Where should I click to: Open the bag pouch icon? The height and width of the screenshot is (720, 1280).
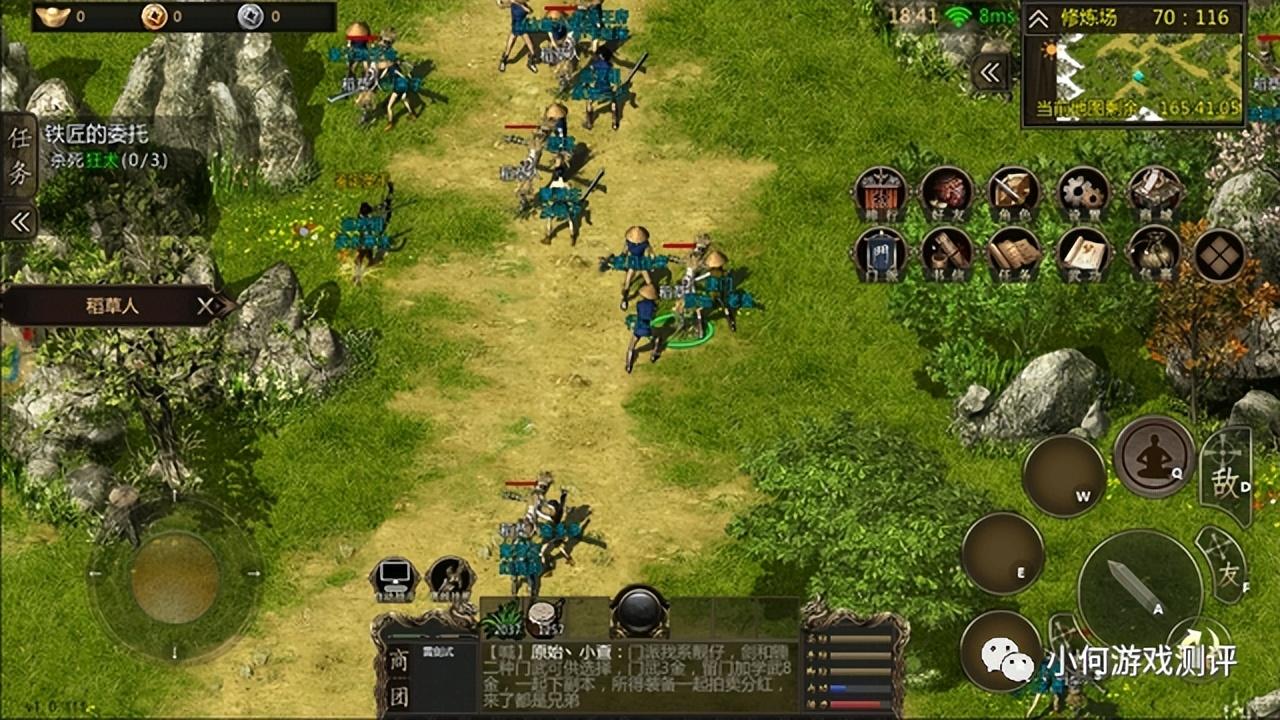tap(1155, 254)
